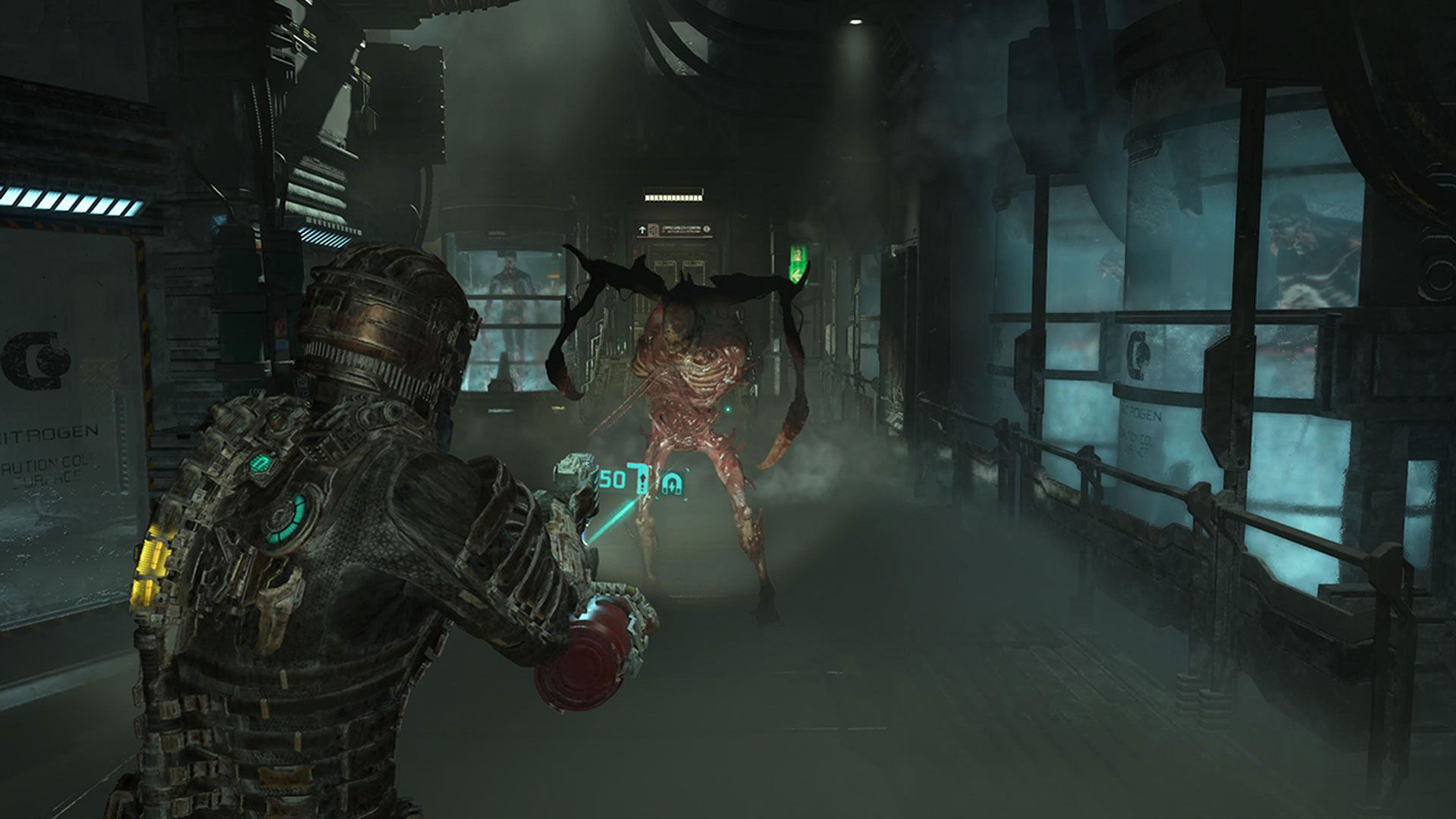Click the magnet Kinesis icon on weapon hologram
This screenshot has width=1456, height=819.
pos(673,483)
